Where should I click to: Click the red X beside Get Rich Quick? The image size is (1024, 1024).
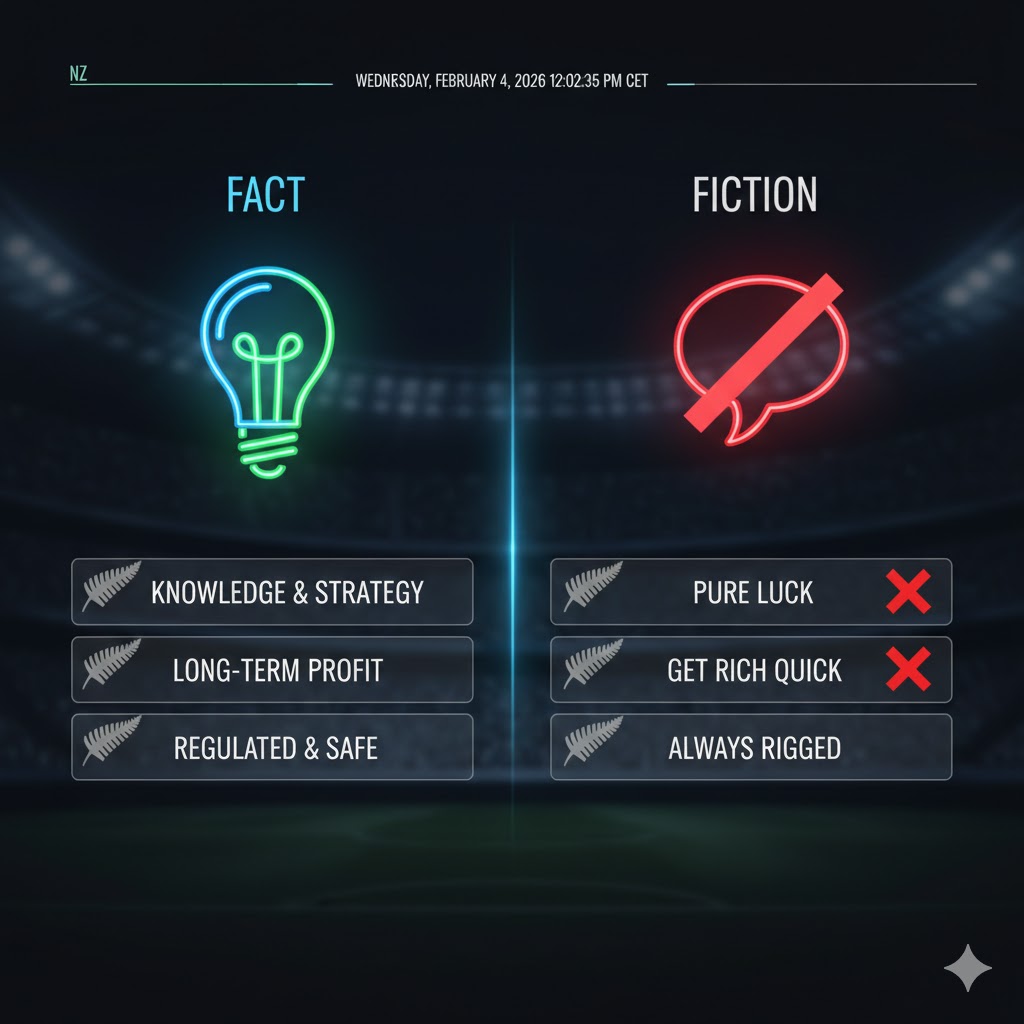coord(908,669)
